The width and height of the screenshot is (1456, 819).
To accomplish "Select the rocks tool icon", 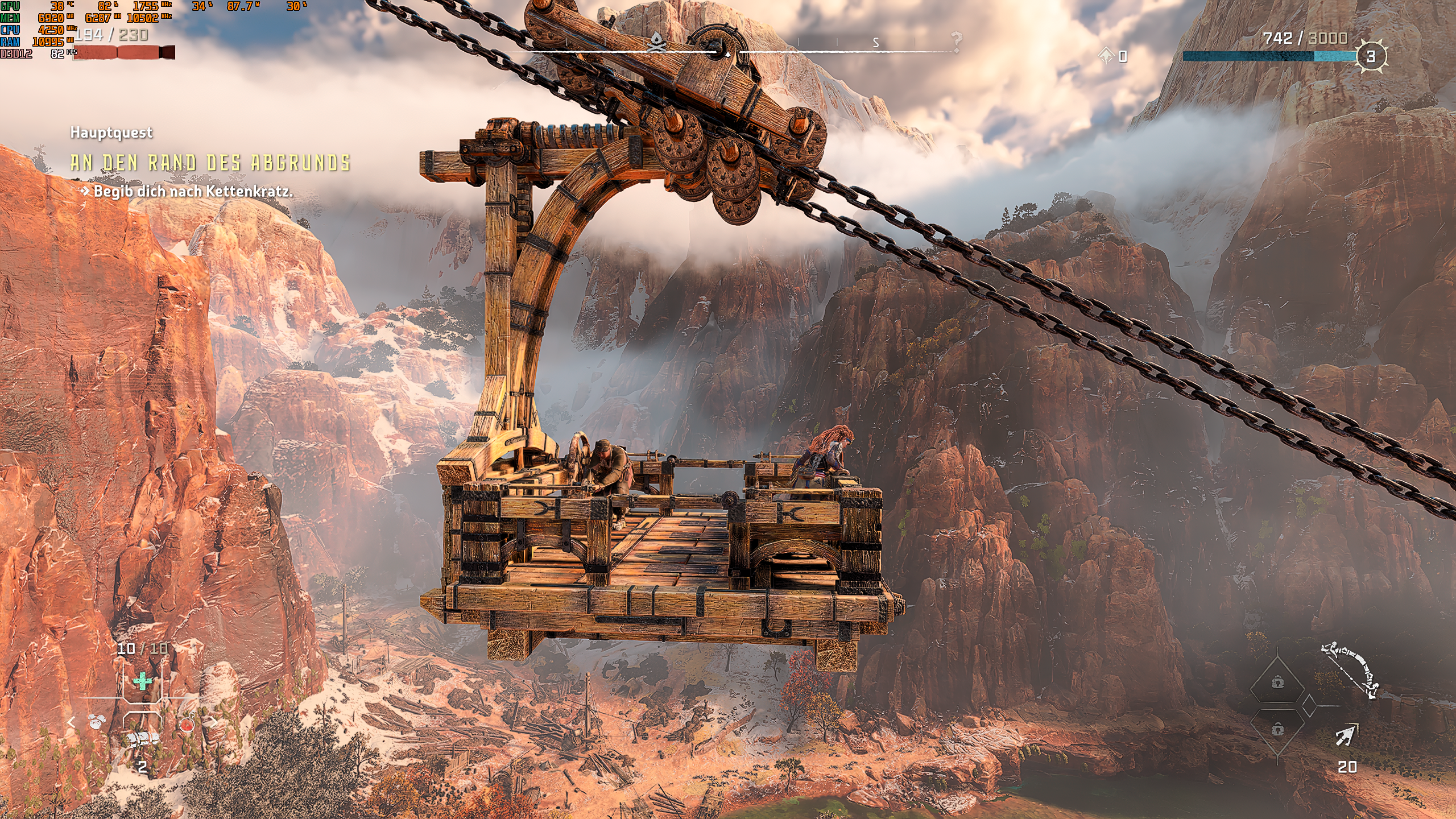I will pos(98,722).
